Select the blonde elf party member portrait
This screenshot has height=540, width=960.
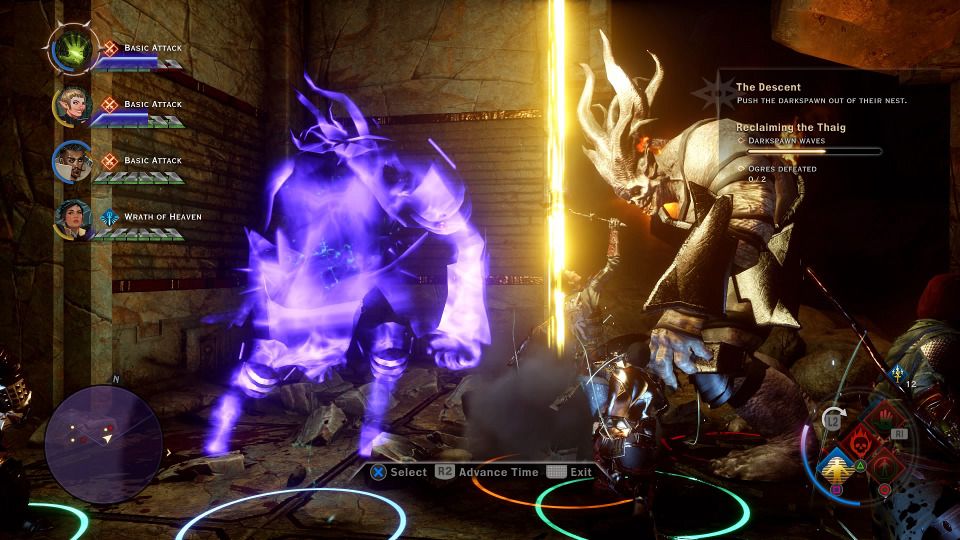(74, 105)
